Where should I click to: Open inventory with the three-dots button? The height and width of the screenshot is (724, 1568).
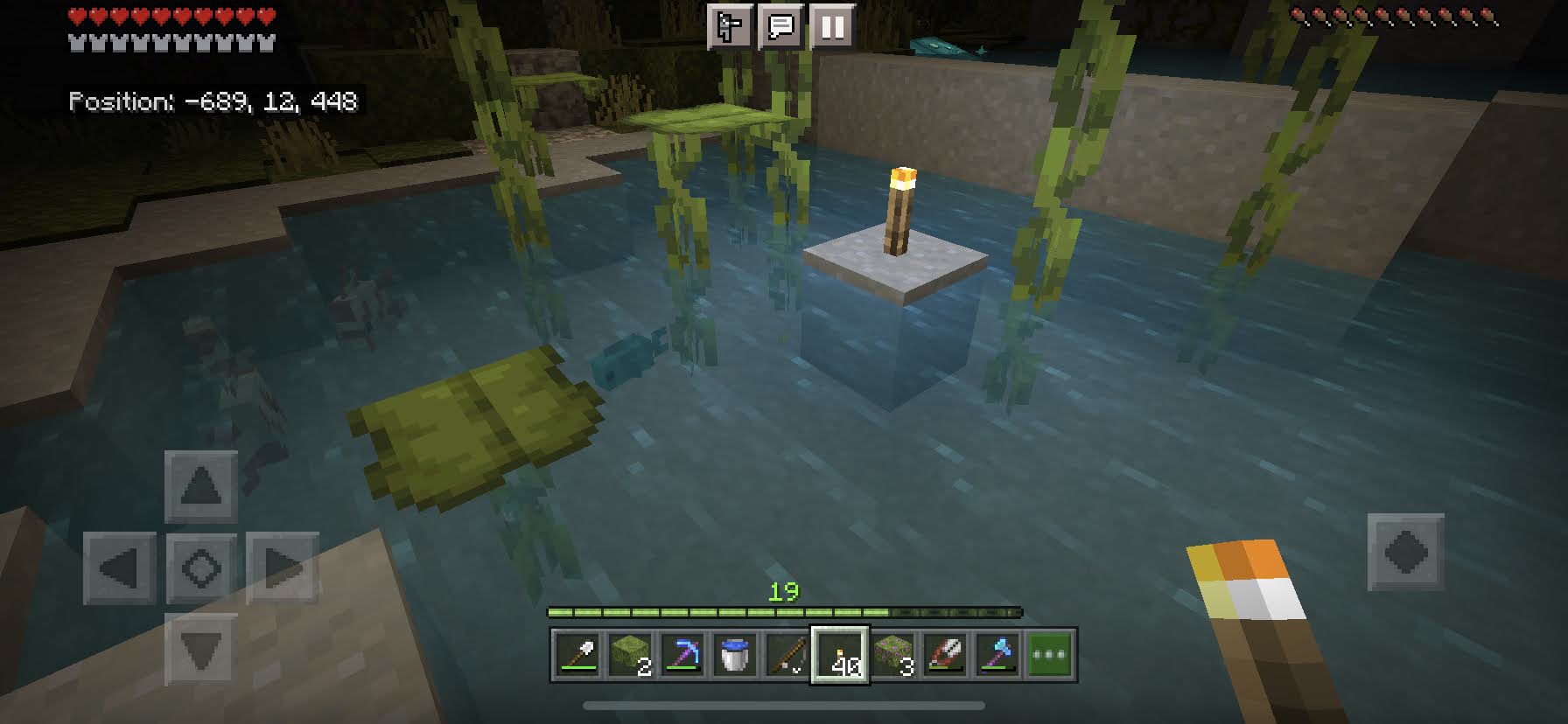point(1050,654)
